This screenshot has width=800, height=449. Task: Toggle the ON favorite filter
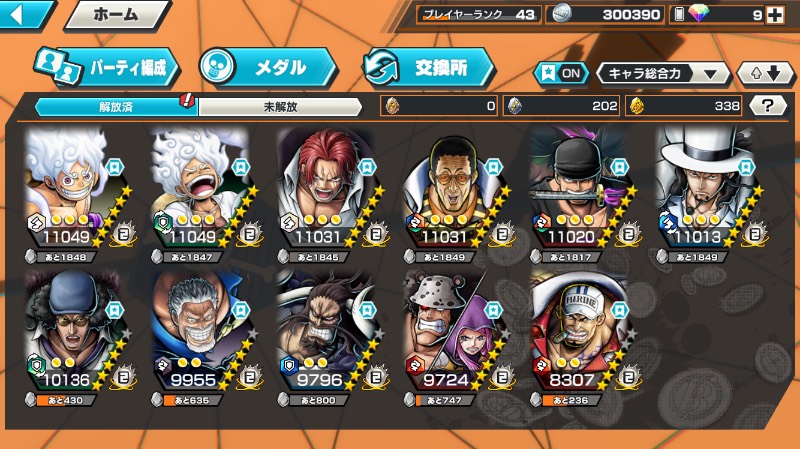click(560, 73)
